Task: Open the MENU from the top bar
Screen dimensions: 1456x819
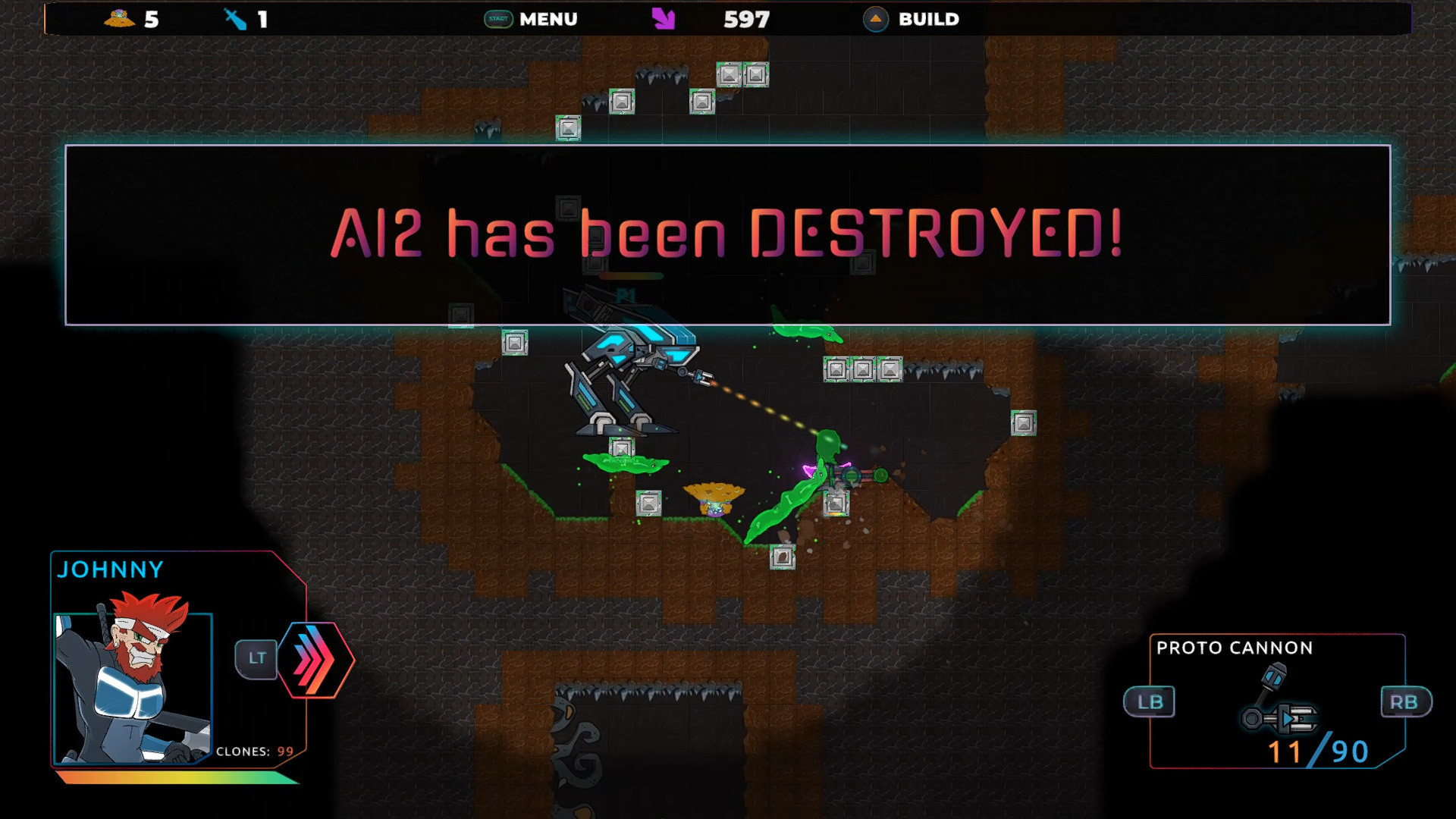Action: (x=548, y=19)
